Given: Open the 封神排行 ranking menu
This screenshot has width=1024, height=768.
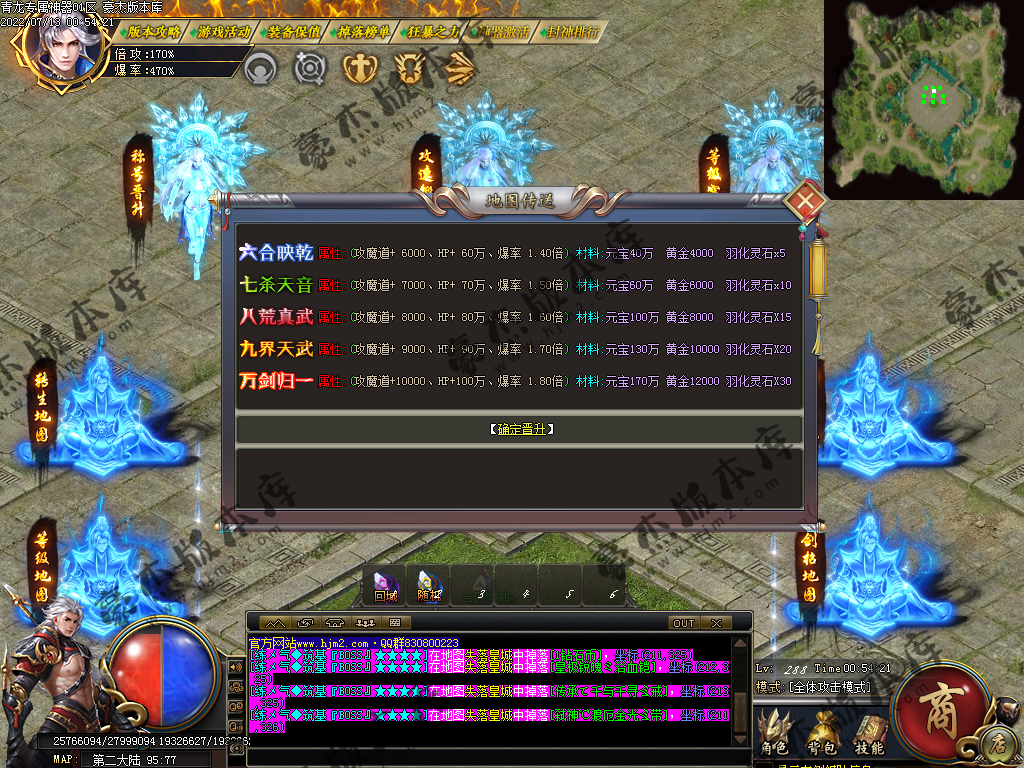Looking at the screenshot, I should click(574, 32).
